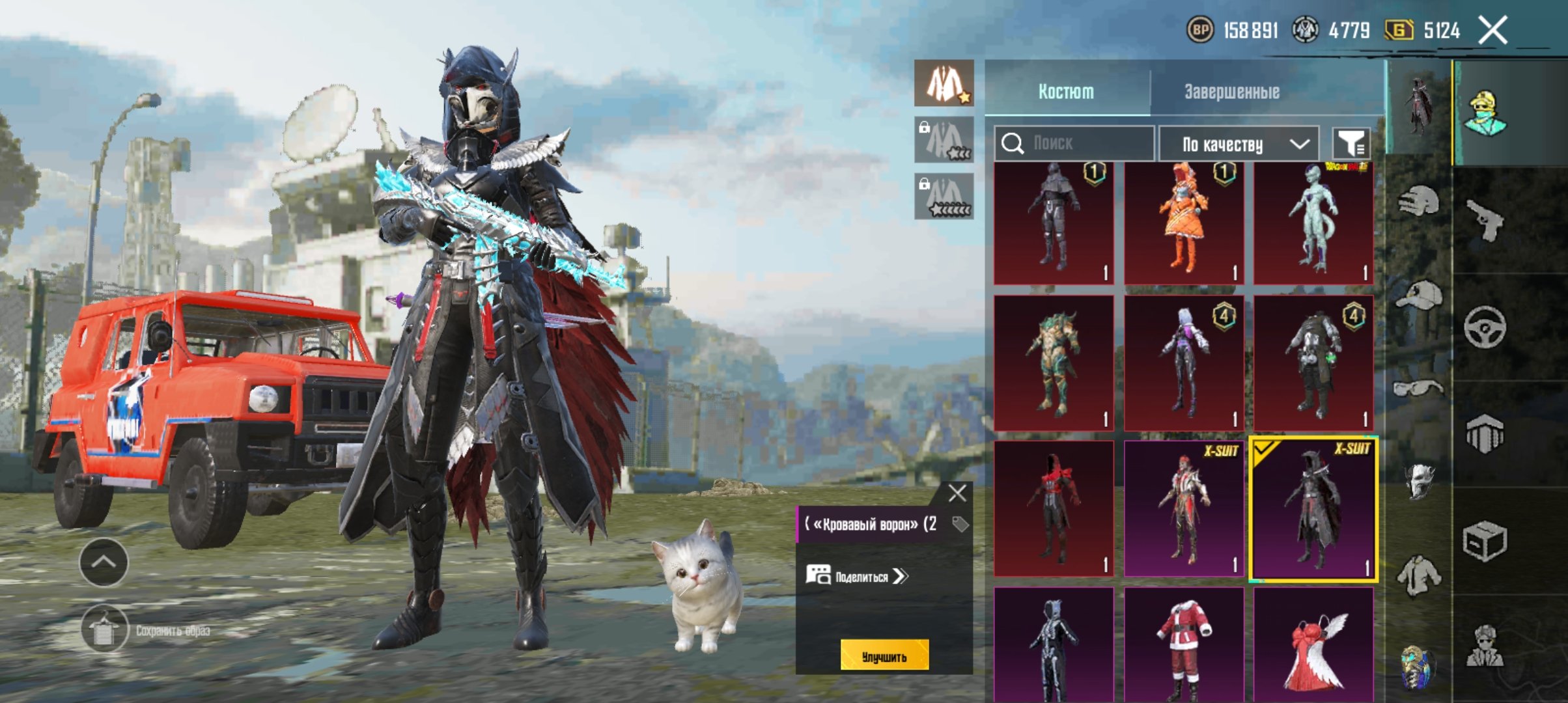This screenshot has width=1568, height=703.
Task: Close the Кровавый ворон item popup
Action: pyautogui.click(x=957, y=493)
